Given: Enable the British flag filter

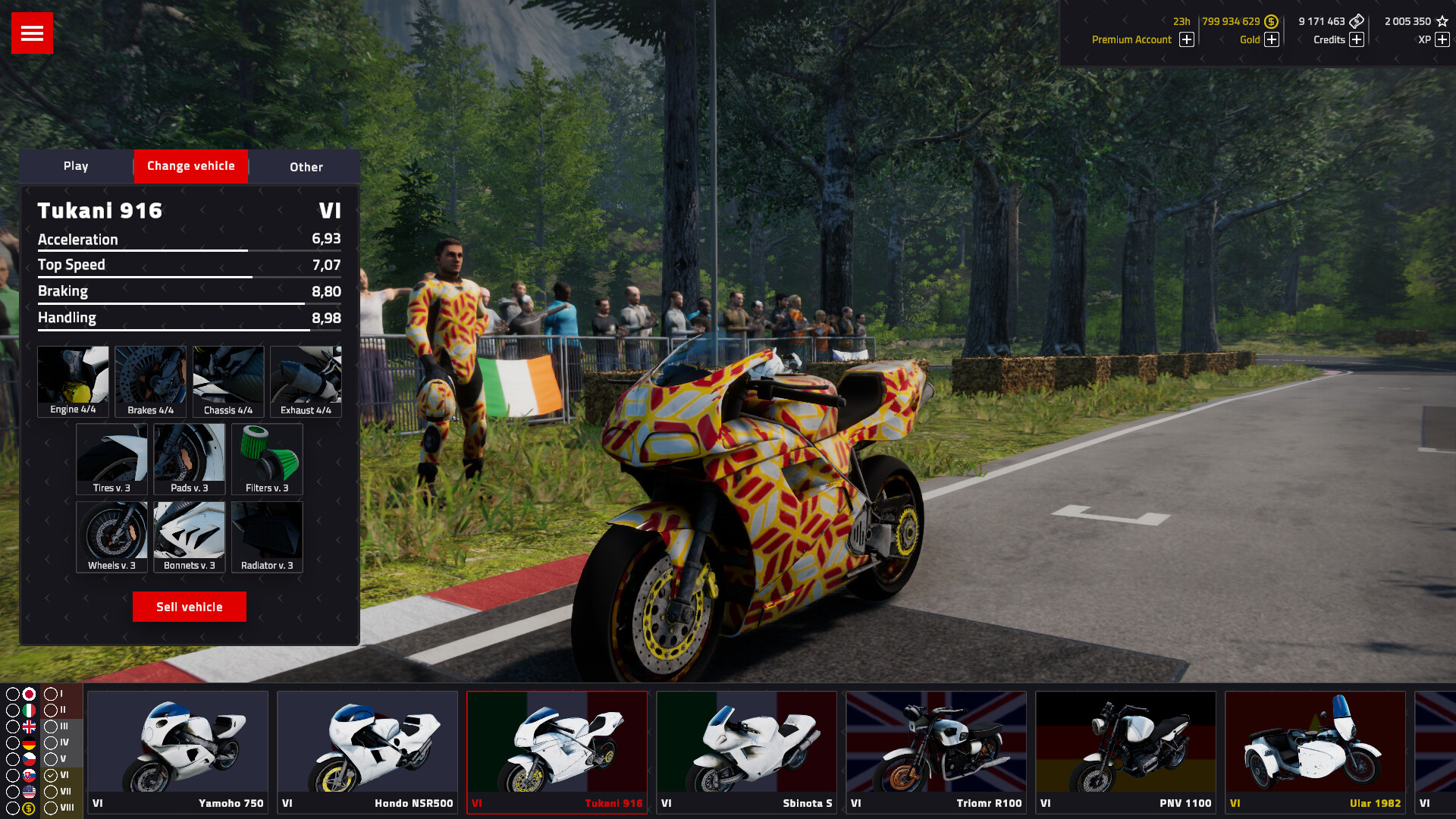Looking at the screenshot, I should pyautogui.click(x=29, y=726).
